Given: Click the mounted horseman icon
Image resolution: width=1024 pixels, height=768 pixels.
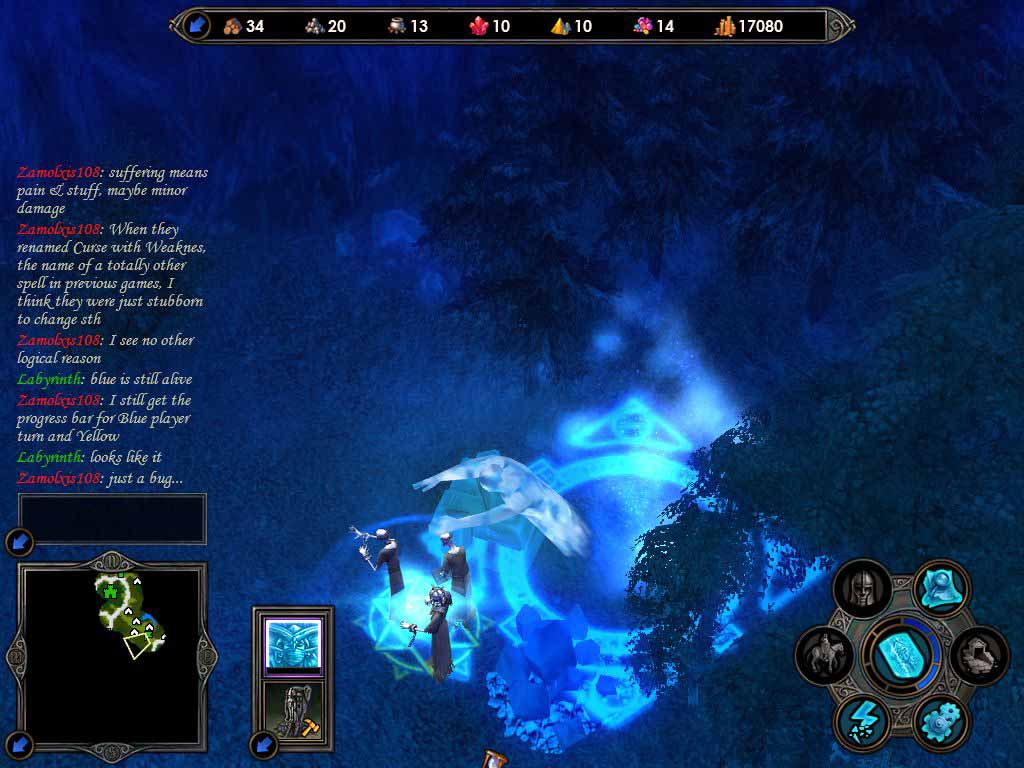Looking at the screenshot, I should [826, 656].
